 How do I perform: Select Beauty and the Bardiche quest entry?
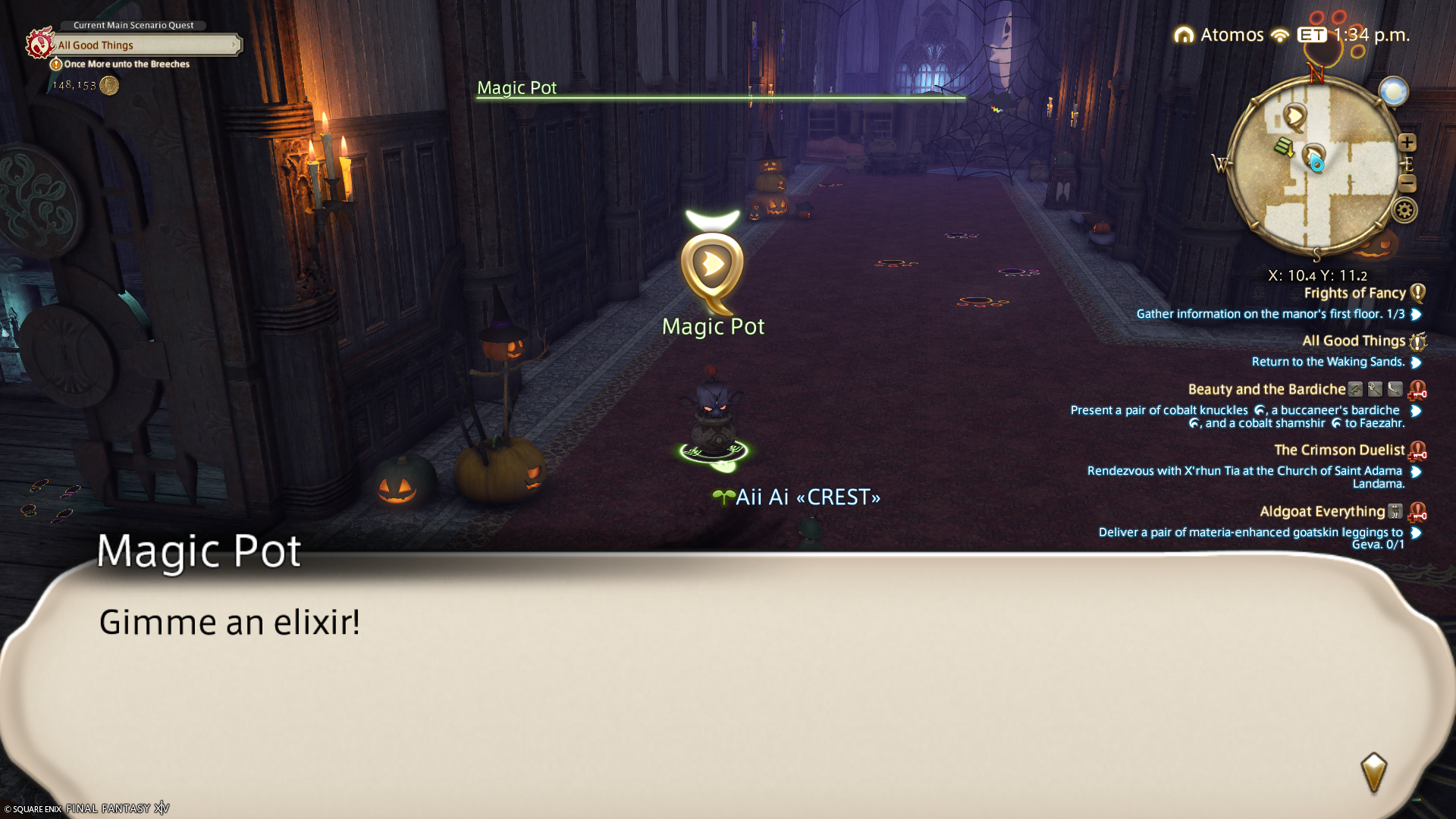coord(1266,390)
